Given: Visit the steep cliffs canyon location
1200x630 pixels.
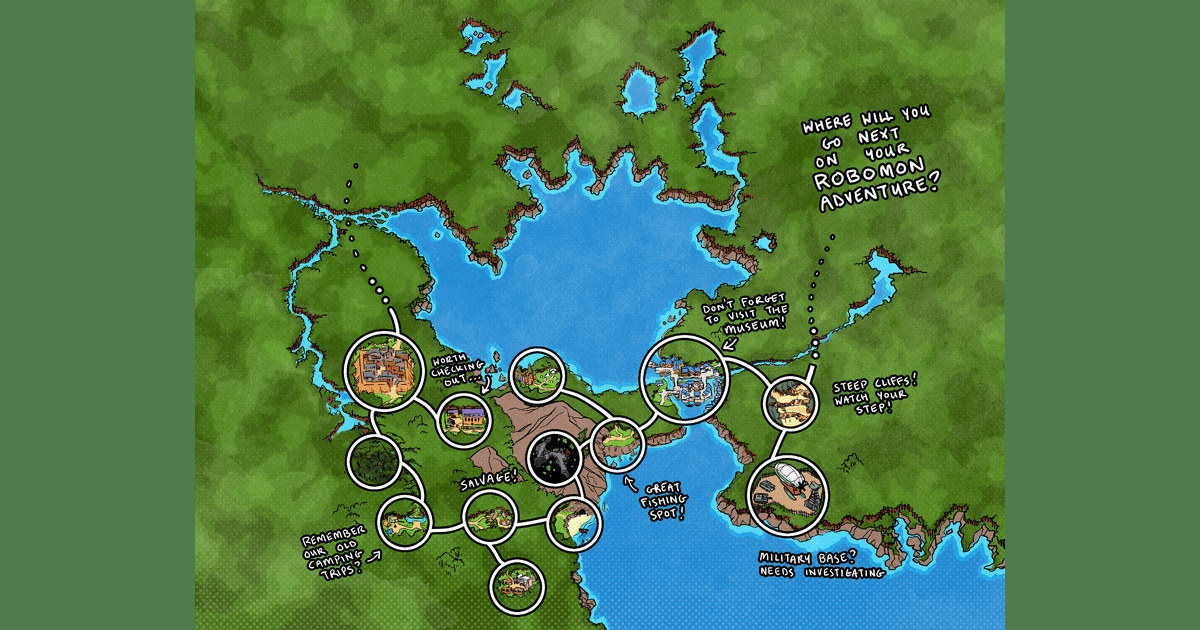Looking at the screenshot, I should [793, 403].
